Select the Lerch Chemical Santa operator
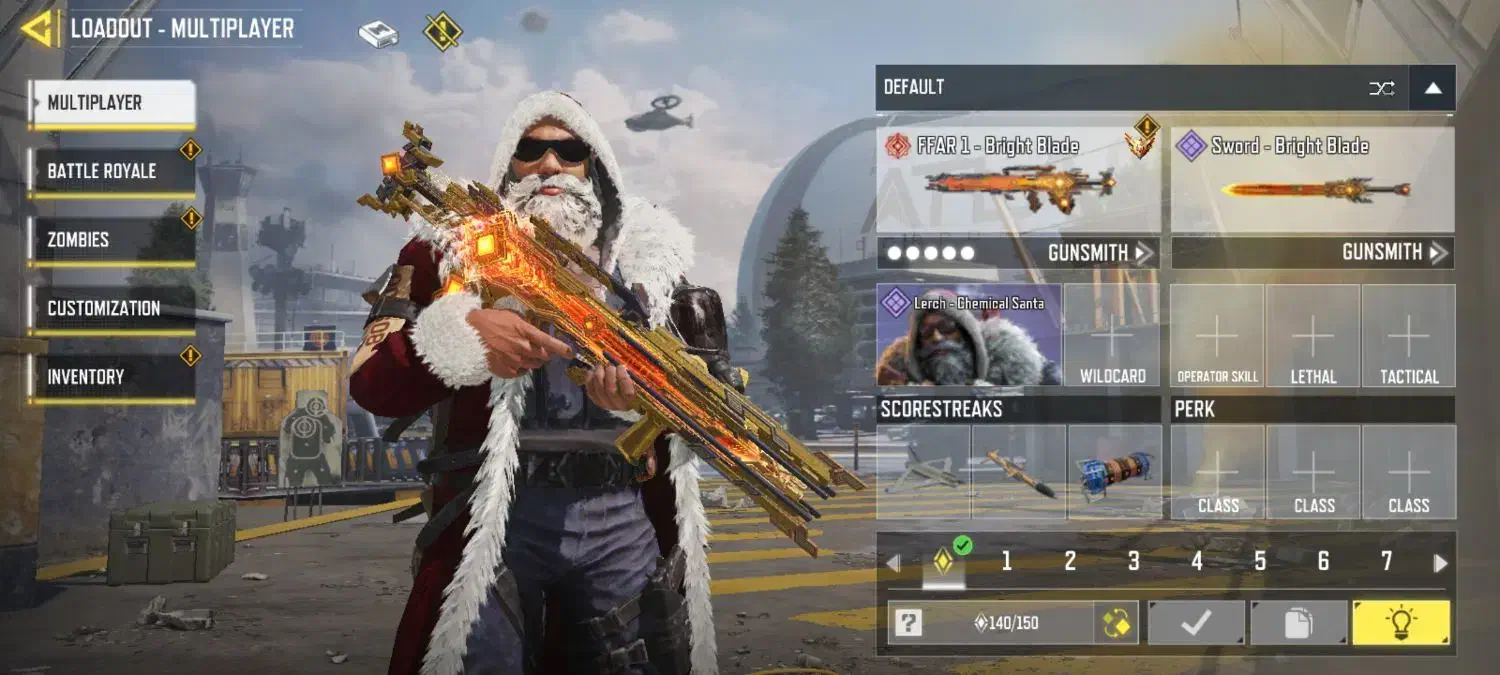The height and width of the screenshot is (675, 1500). pos(968,335)
